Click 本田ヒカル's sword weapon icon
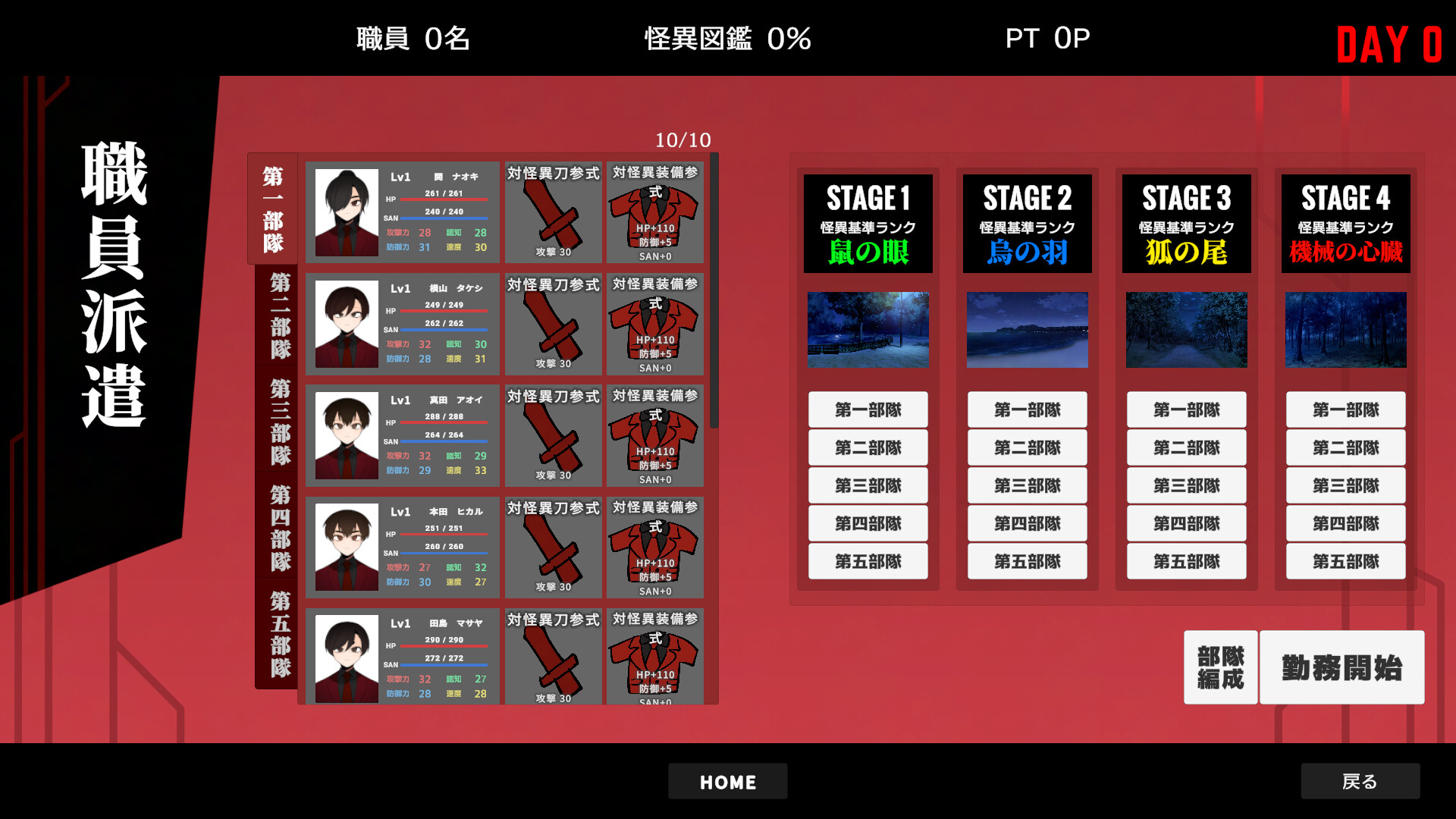The height and width of the screenshot is (819, 1456). (553, 548)
